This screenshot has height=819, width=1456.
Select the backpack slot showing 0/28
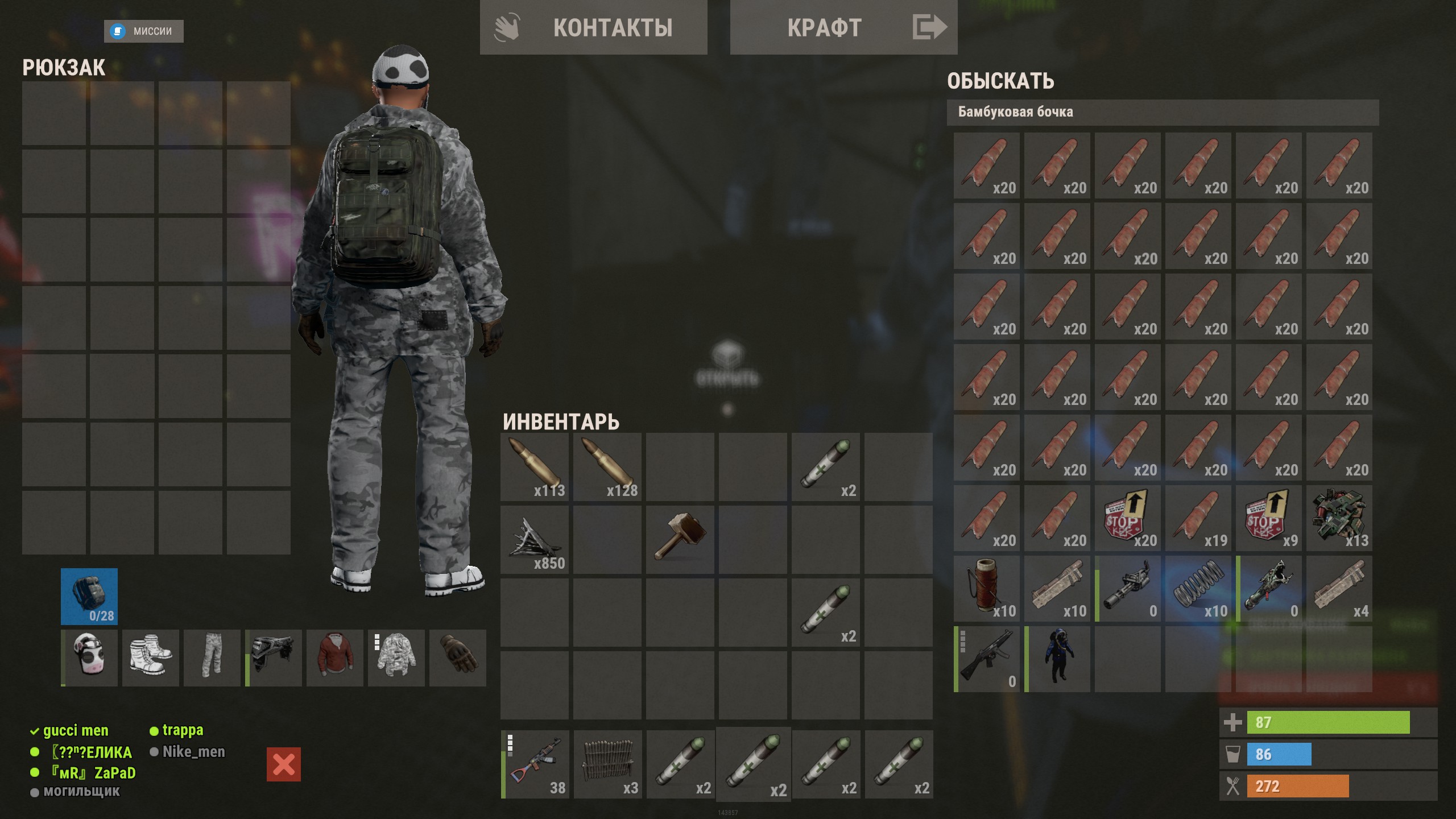click(89, 597)
